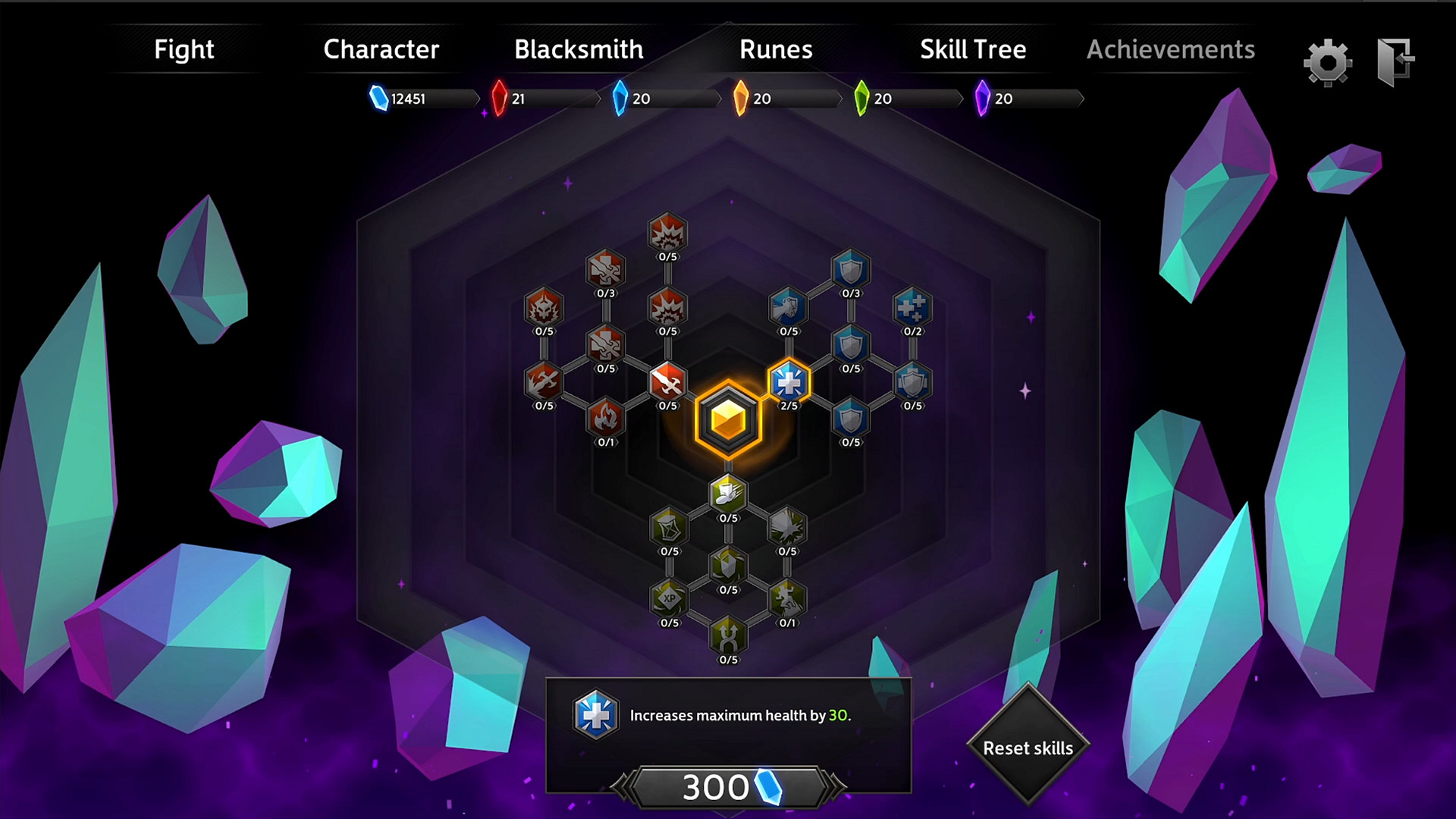Screen dimensions: 1456x819
Task: Switch to the Character tab
Action: coord(381,49)
